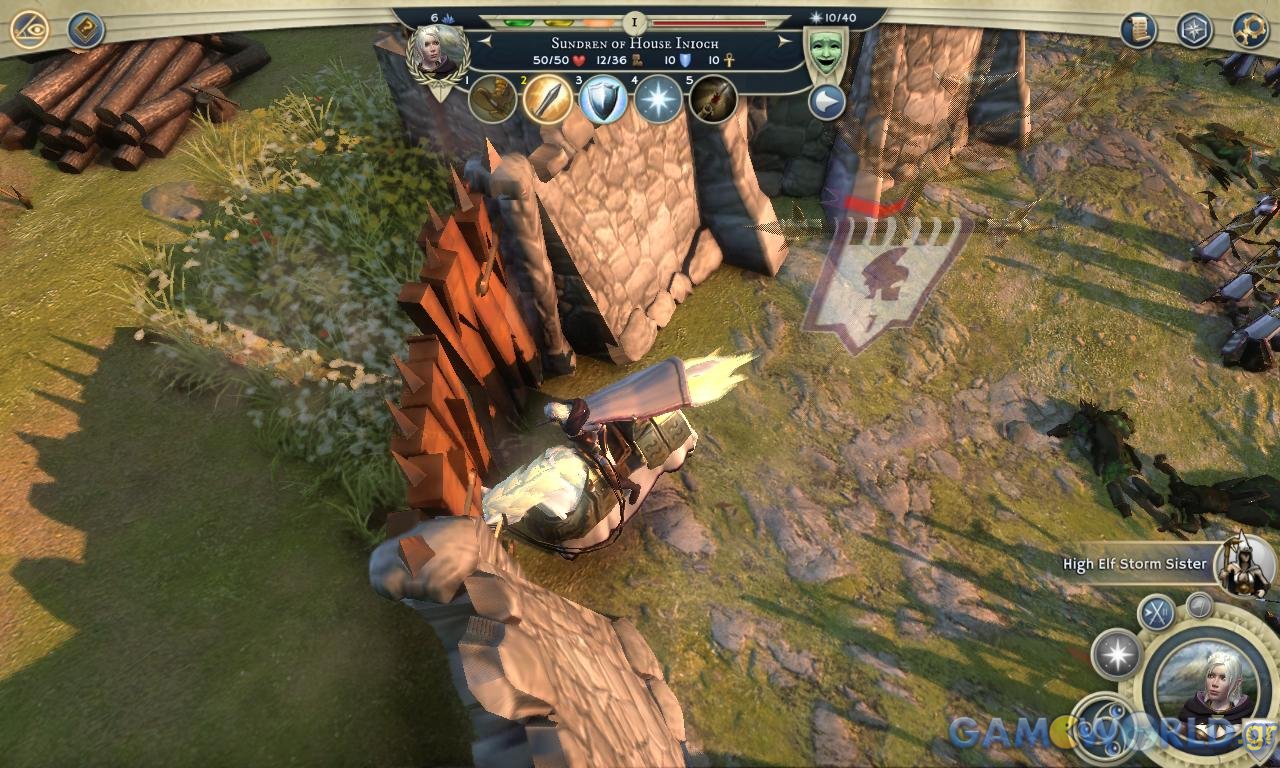Screen dimensions: 1280x768
Task: Open the scroll icon in the top-right
Action: point(1137,30)
